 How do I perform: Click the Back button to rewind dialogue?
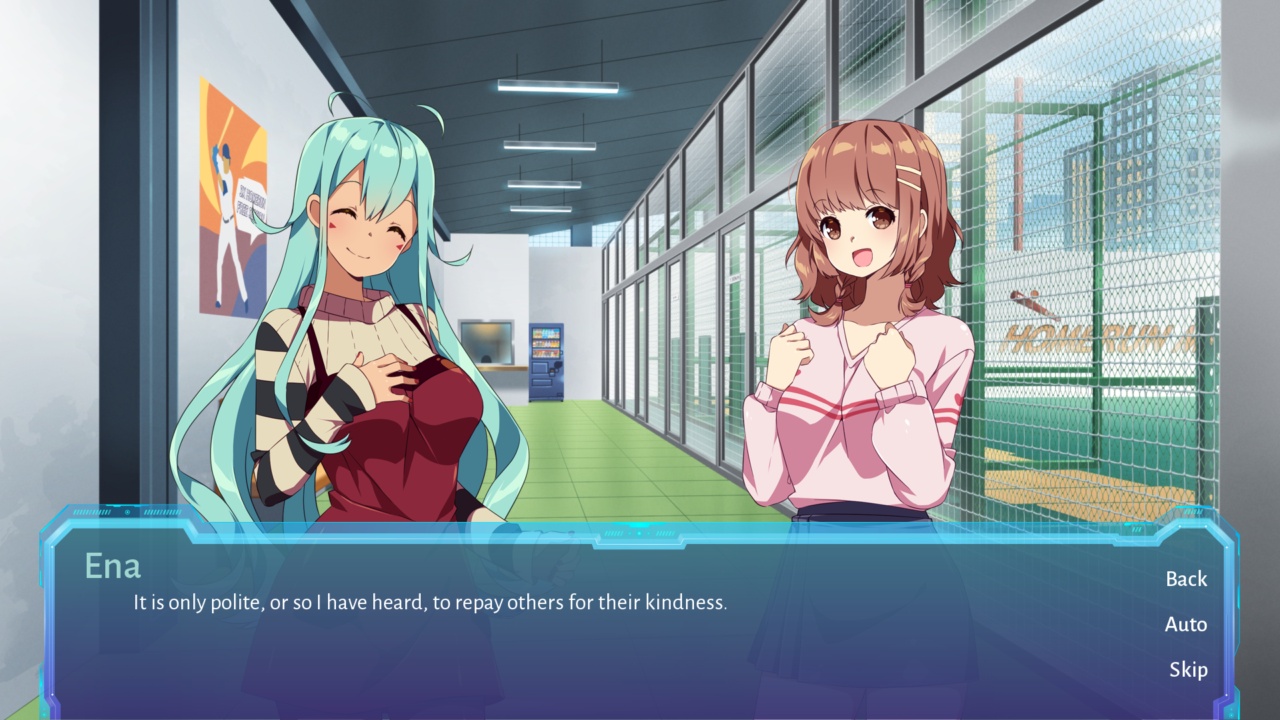click(1186, 579)
